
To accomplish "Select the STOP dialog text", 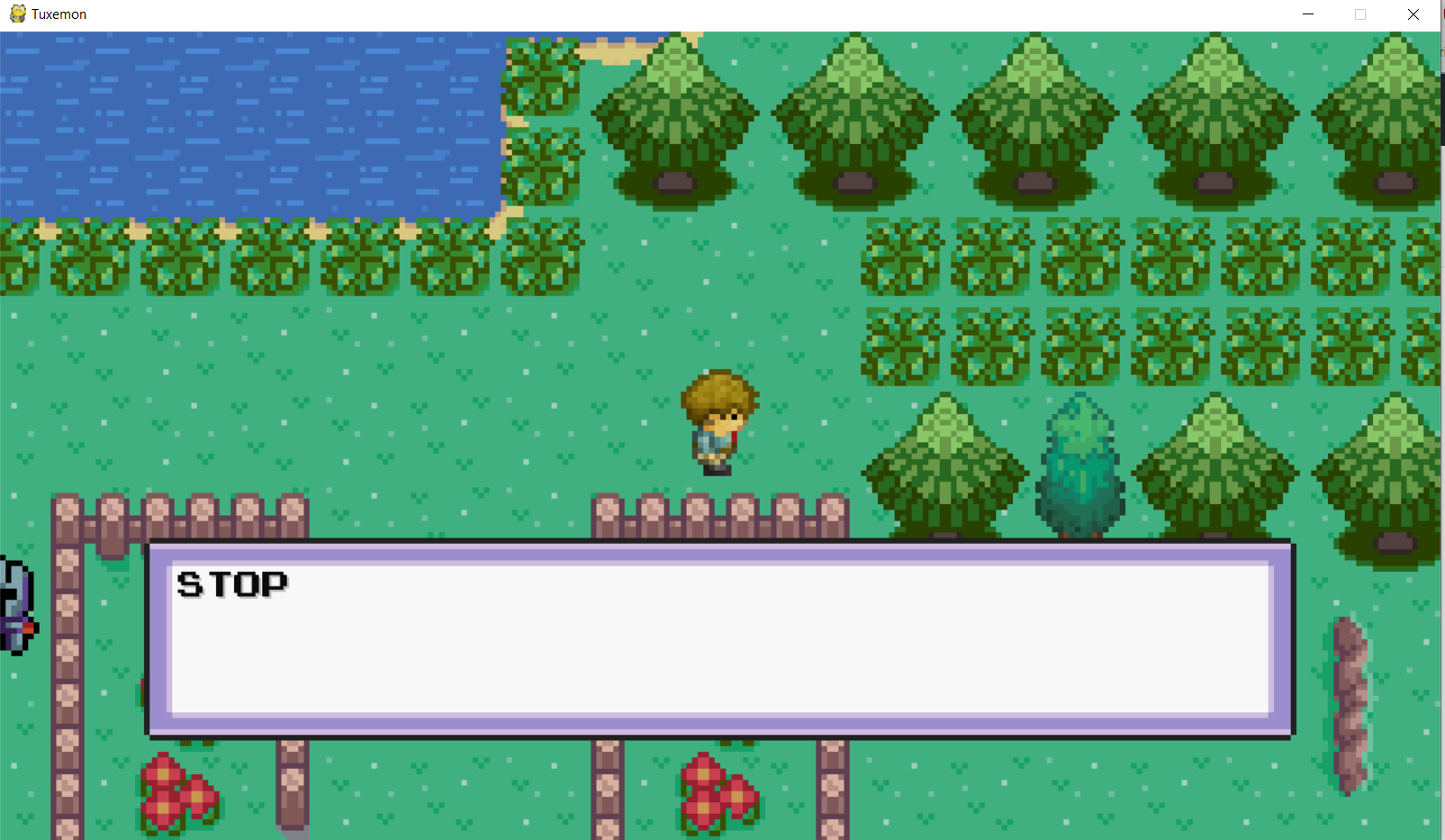I will 231,583.
